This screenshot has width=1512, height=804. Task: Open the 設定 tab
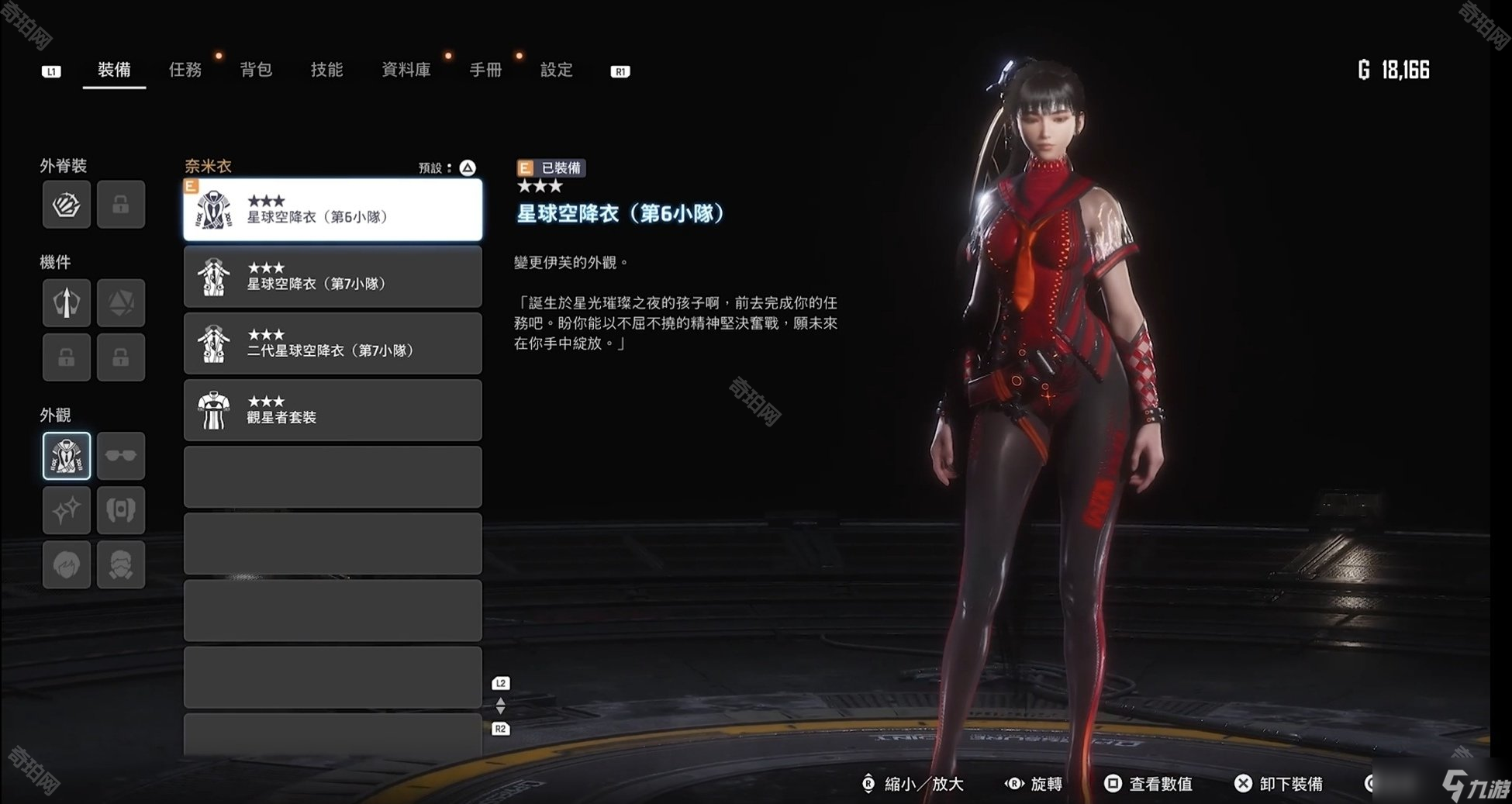[x=556, y=71]
